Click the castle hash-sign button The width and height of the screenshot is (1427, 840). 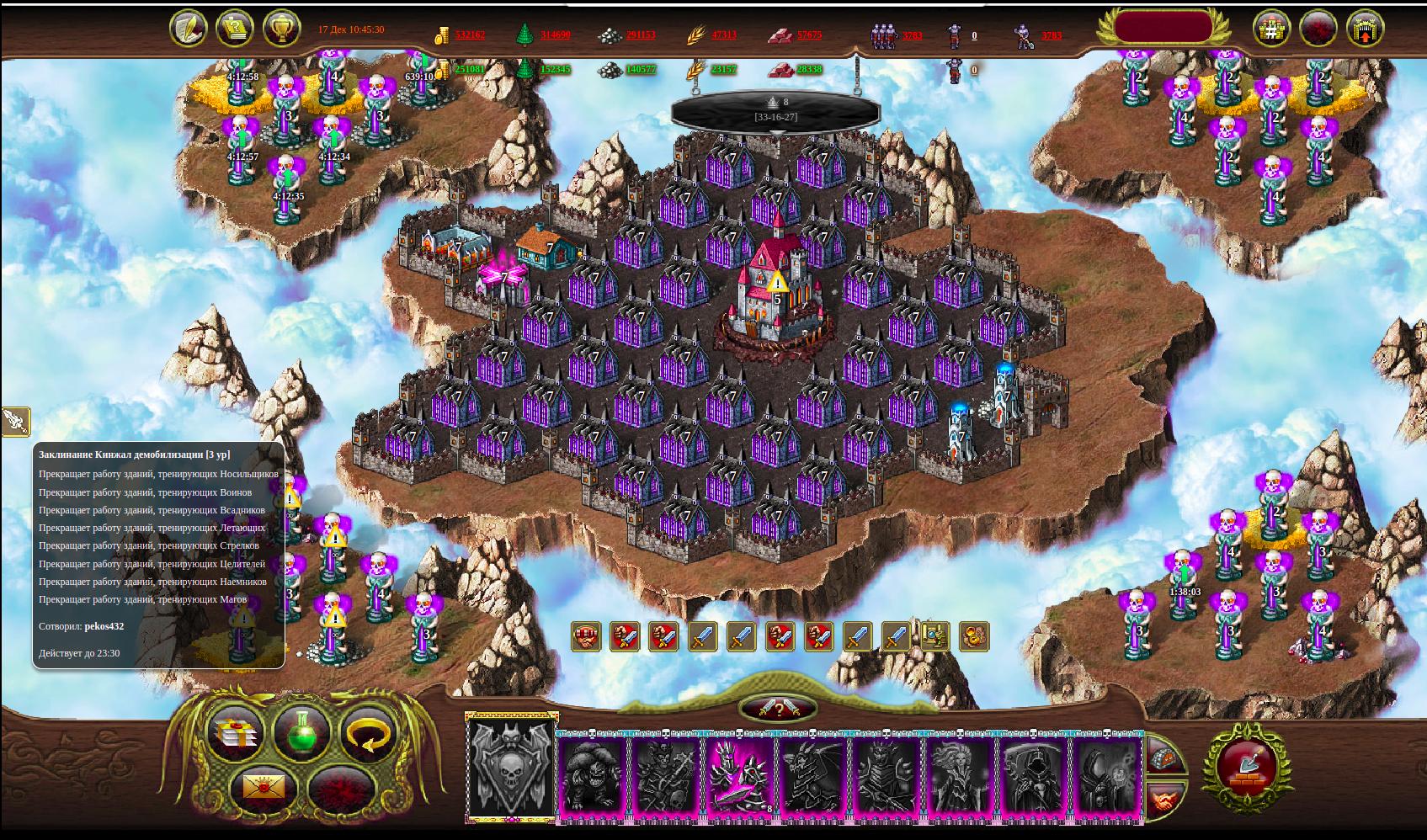[x=1271, y=29]
